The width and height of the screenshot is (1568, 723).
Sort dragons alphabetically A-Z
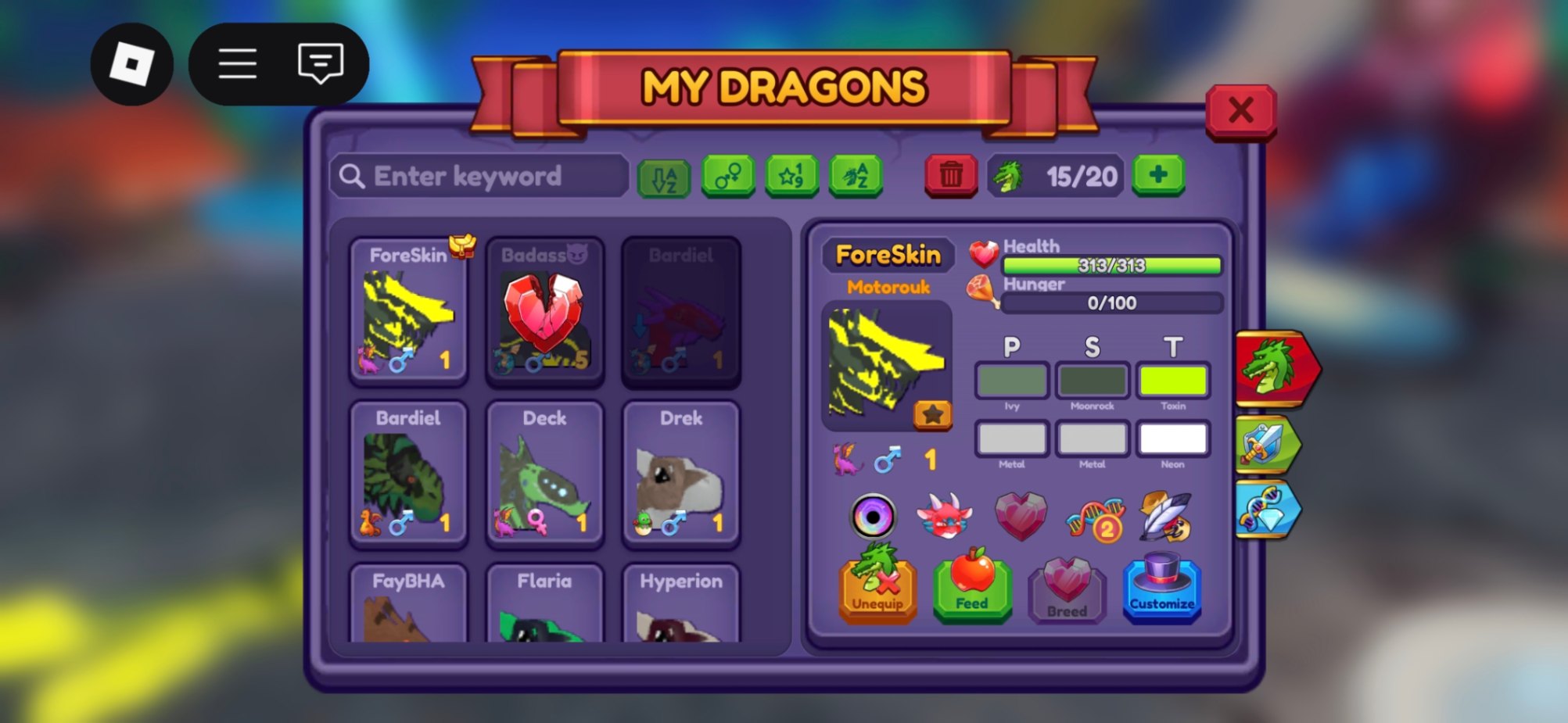tap(662, 175)
